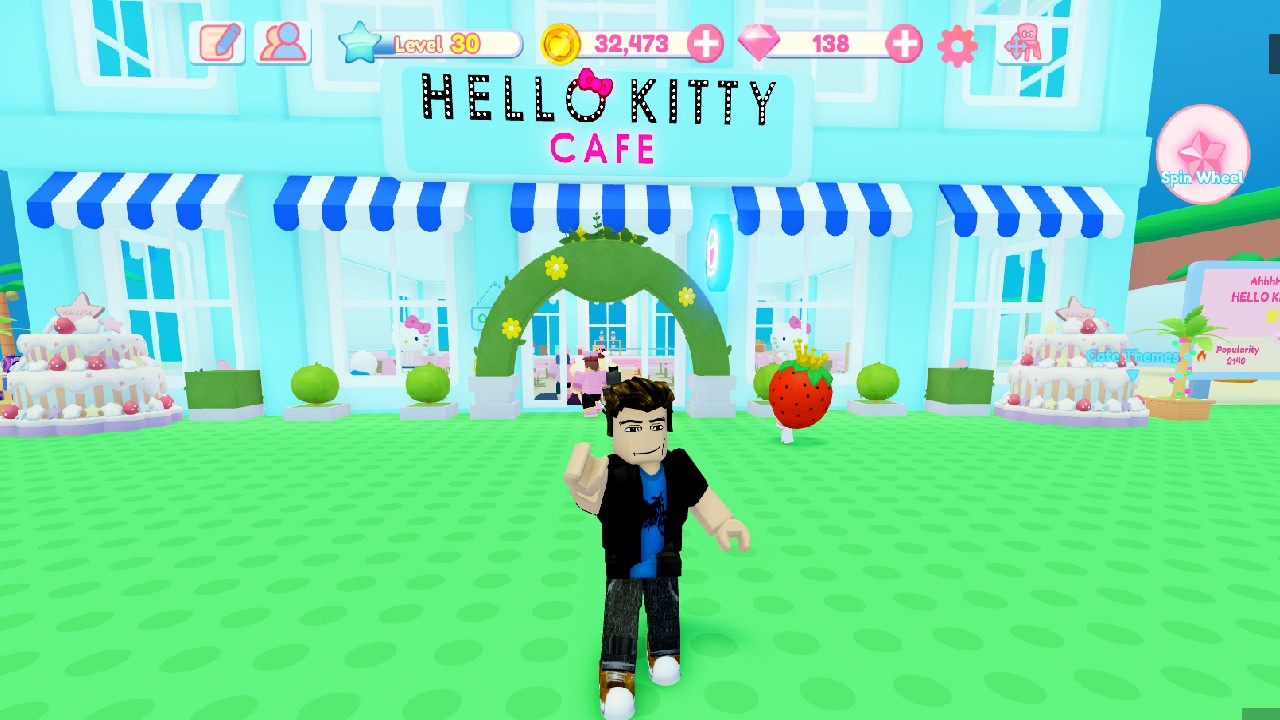
Task: Check the Popularity 2140 sign
Action: pos(1238,356)
